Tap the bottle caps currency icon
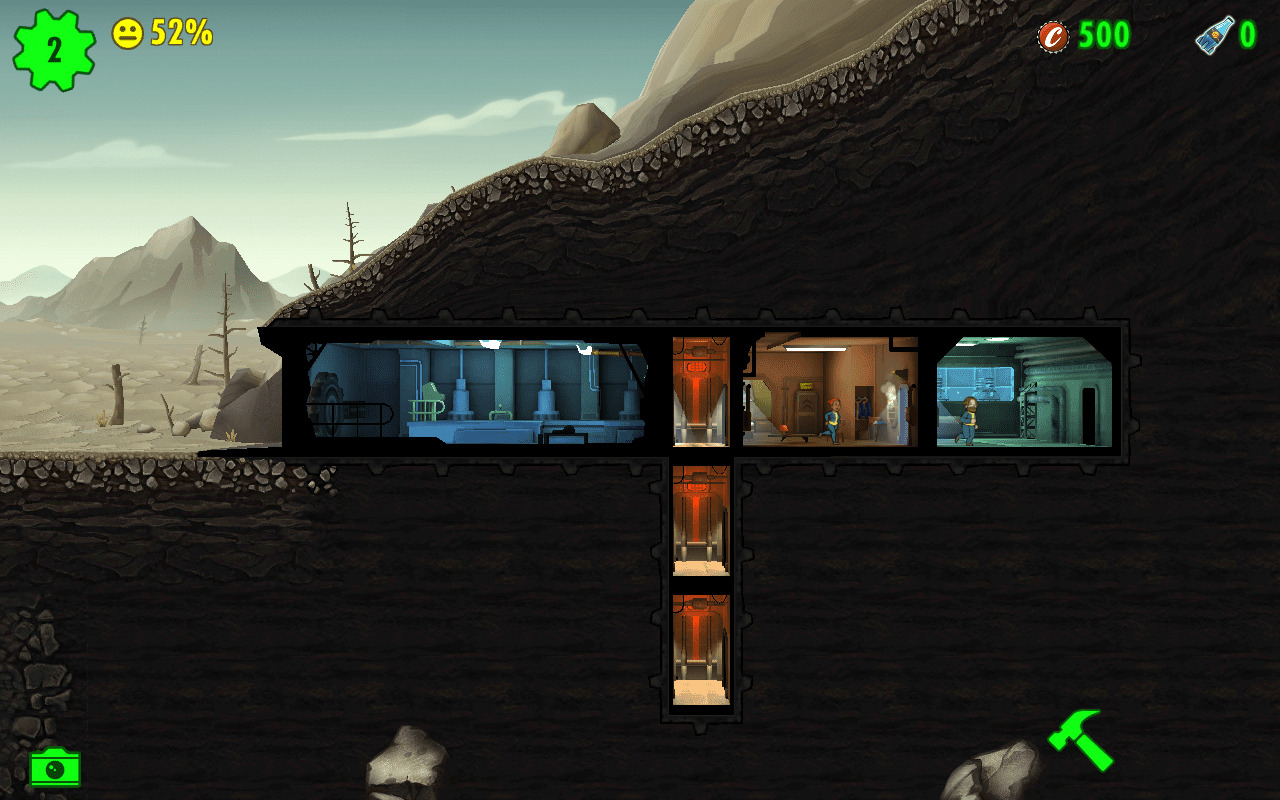Screen dimensions: 1280x800 [1053, 37]
